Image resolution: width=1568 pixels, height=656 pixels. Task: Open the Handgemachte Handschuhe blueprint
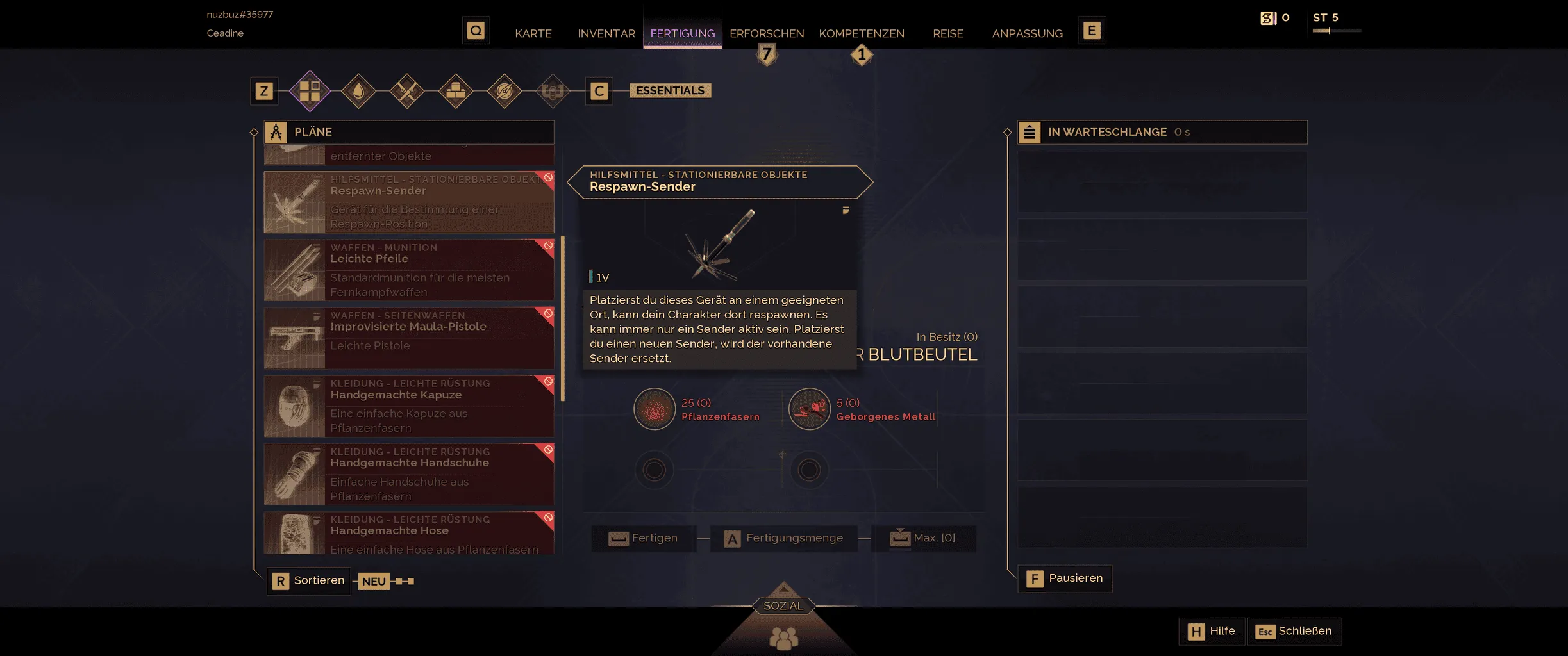coord(409,474)
